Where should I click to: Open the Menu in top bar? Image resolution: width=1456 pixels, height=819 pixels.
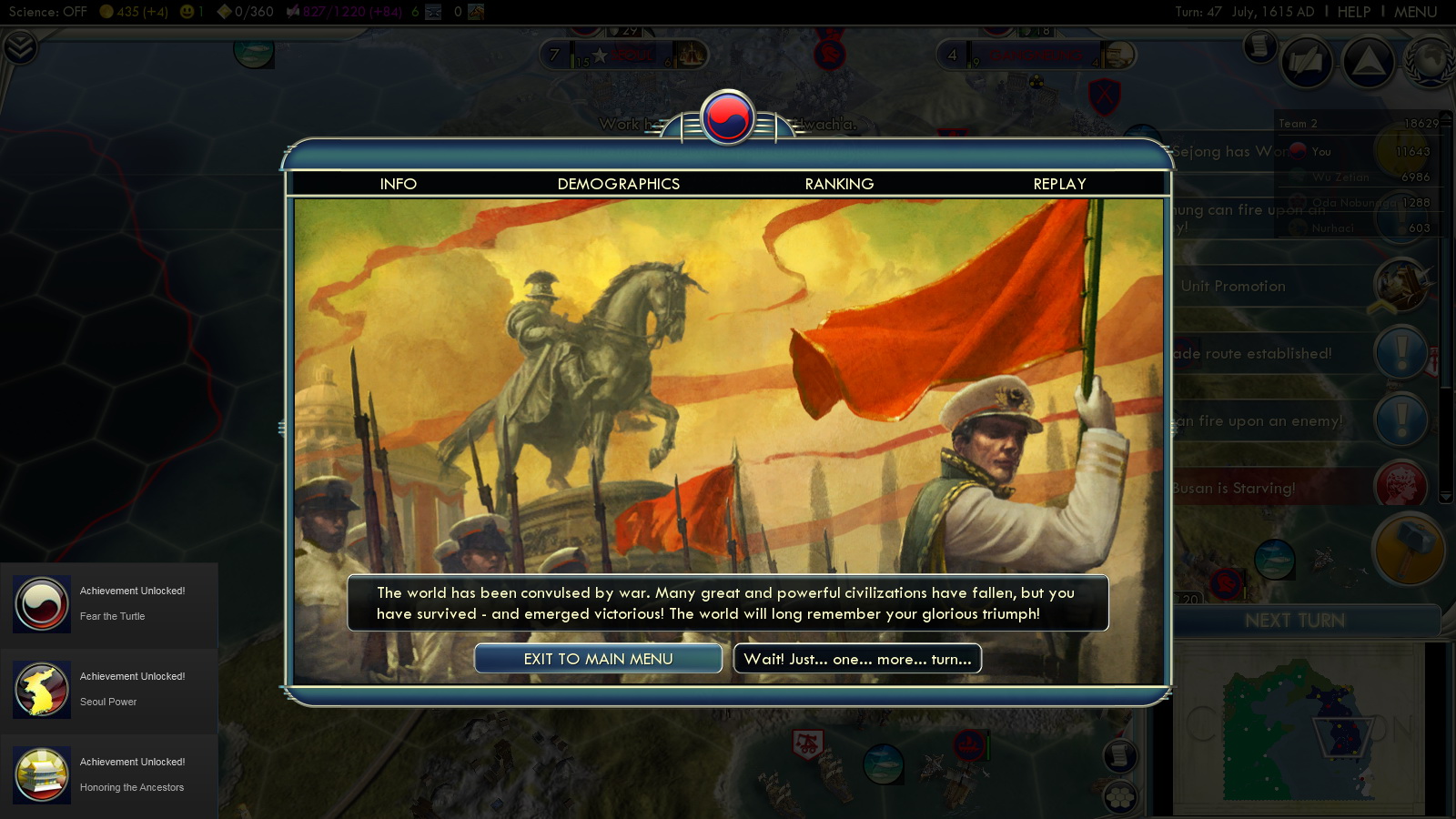tap(1415, 12)
